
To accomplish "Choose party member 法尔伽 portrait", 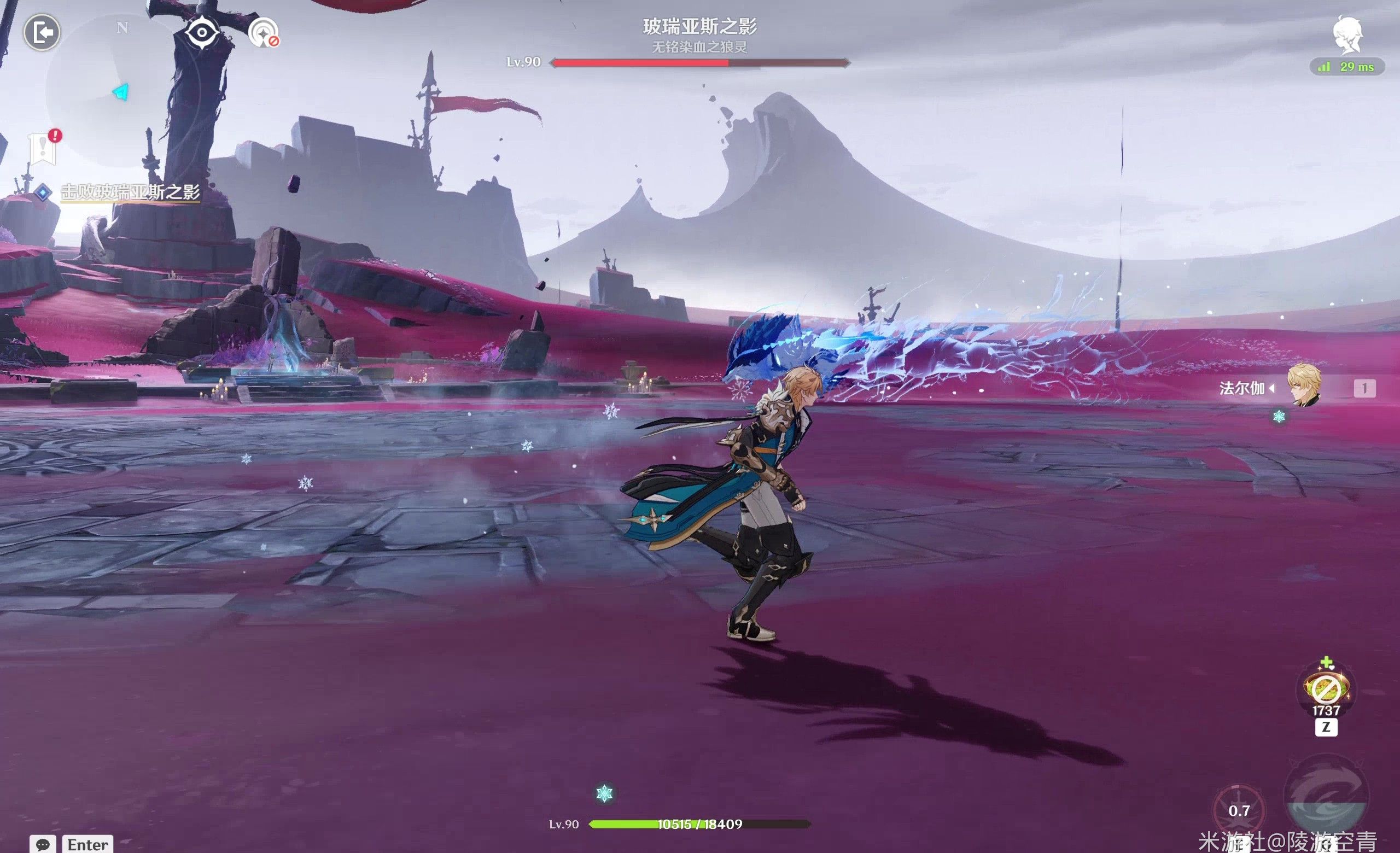I will pyautogui.click(x=1303, y=387).
